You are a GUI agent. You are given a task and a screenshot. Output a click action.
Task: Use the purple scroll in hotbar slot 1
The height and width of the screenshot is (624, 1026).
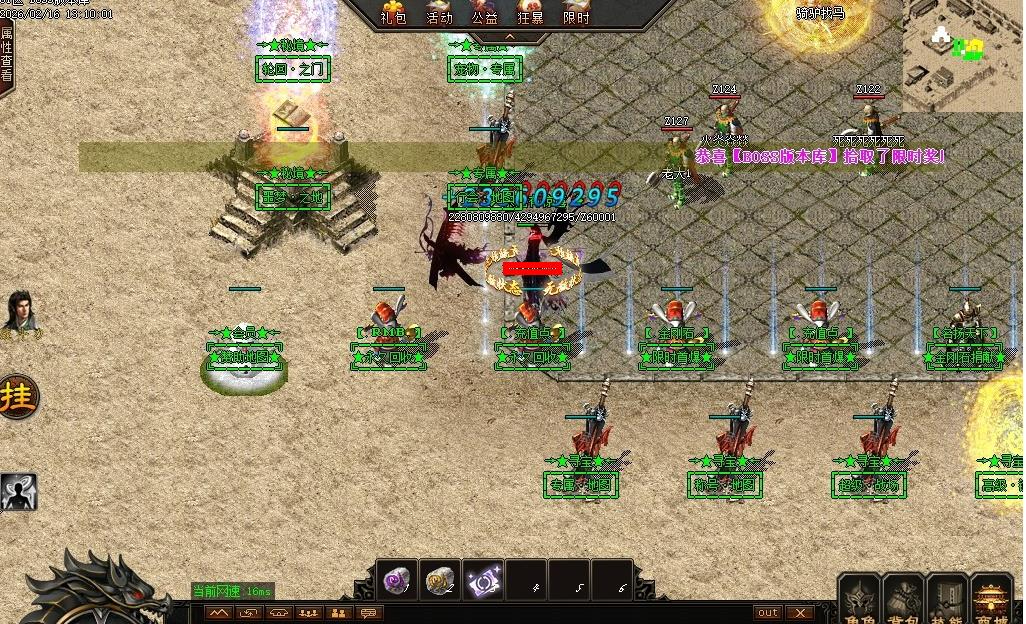click(399, 580)
